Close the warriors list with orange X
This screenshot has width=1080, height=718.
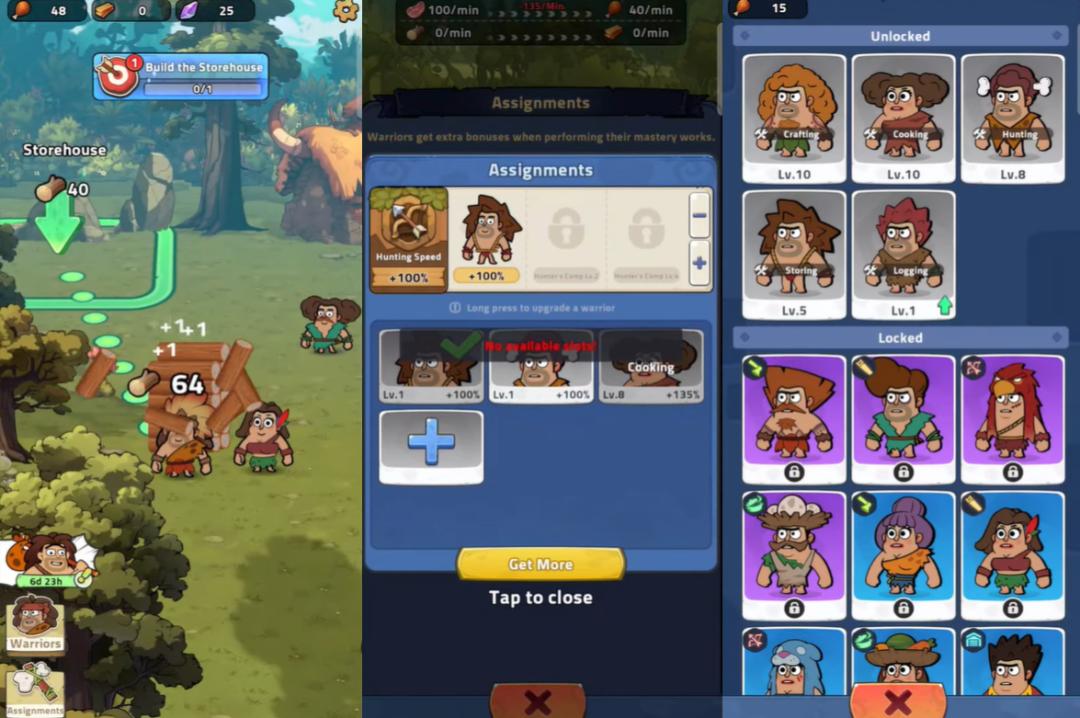point(897,700)
